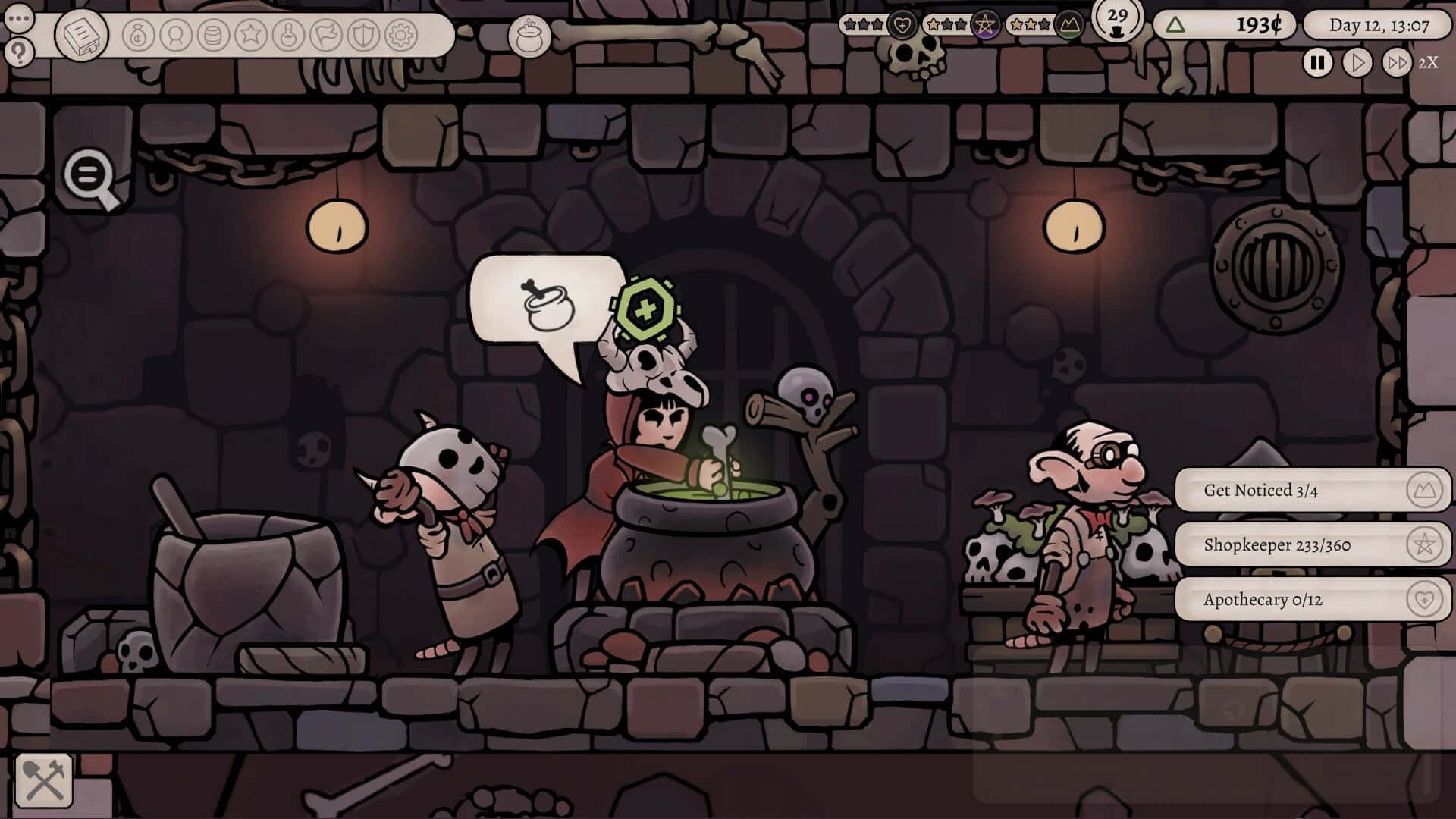Open the build tools shovel-and-hammer button
This screenshot has height=819, width=1456.
(44, 780)
